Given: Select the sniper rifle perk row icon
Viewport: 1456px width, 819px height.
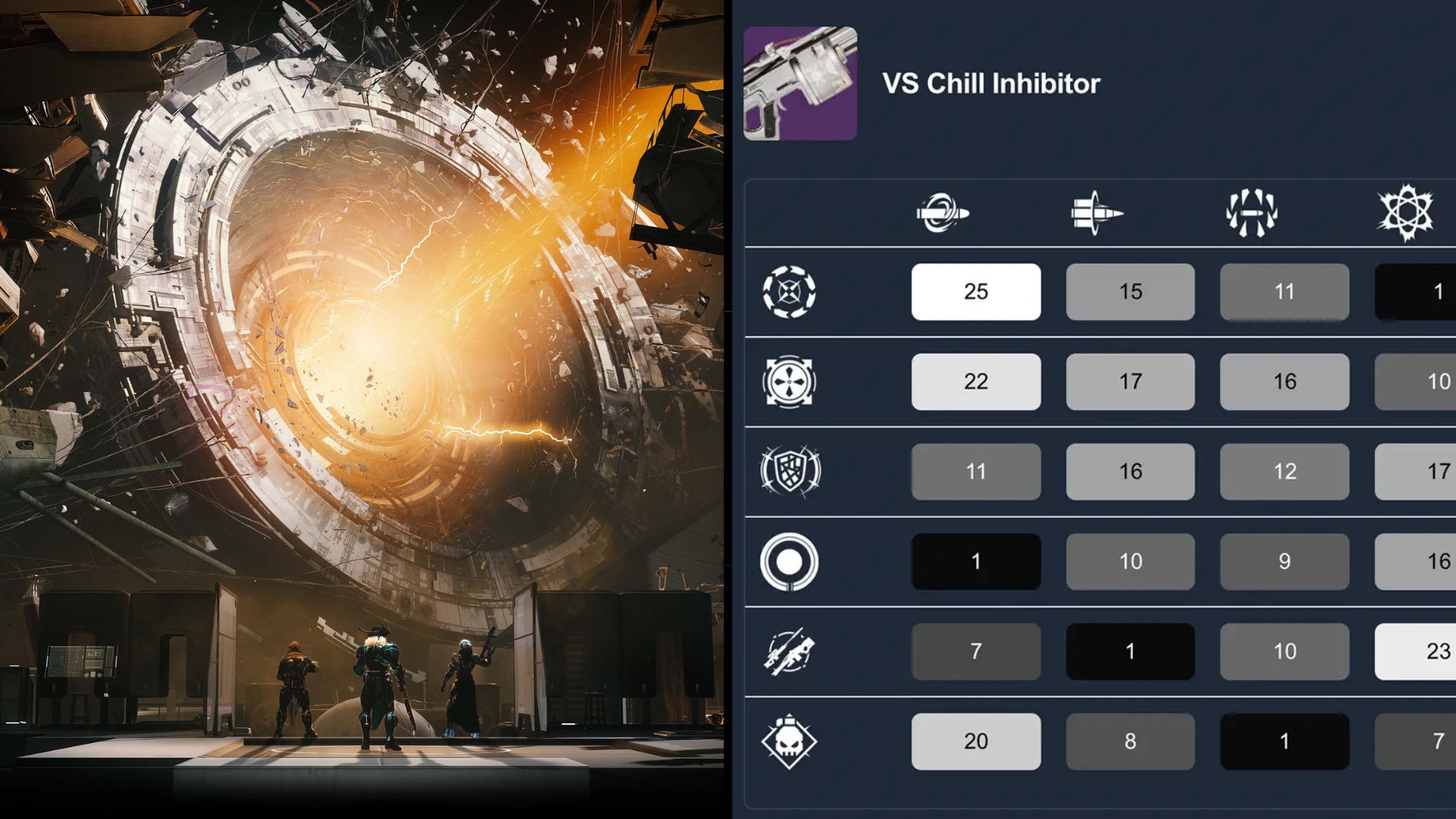Looking at the screenshot, I should click(792, 651).
